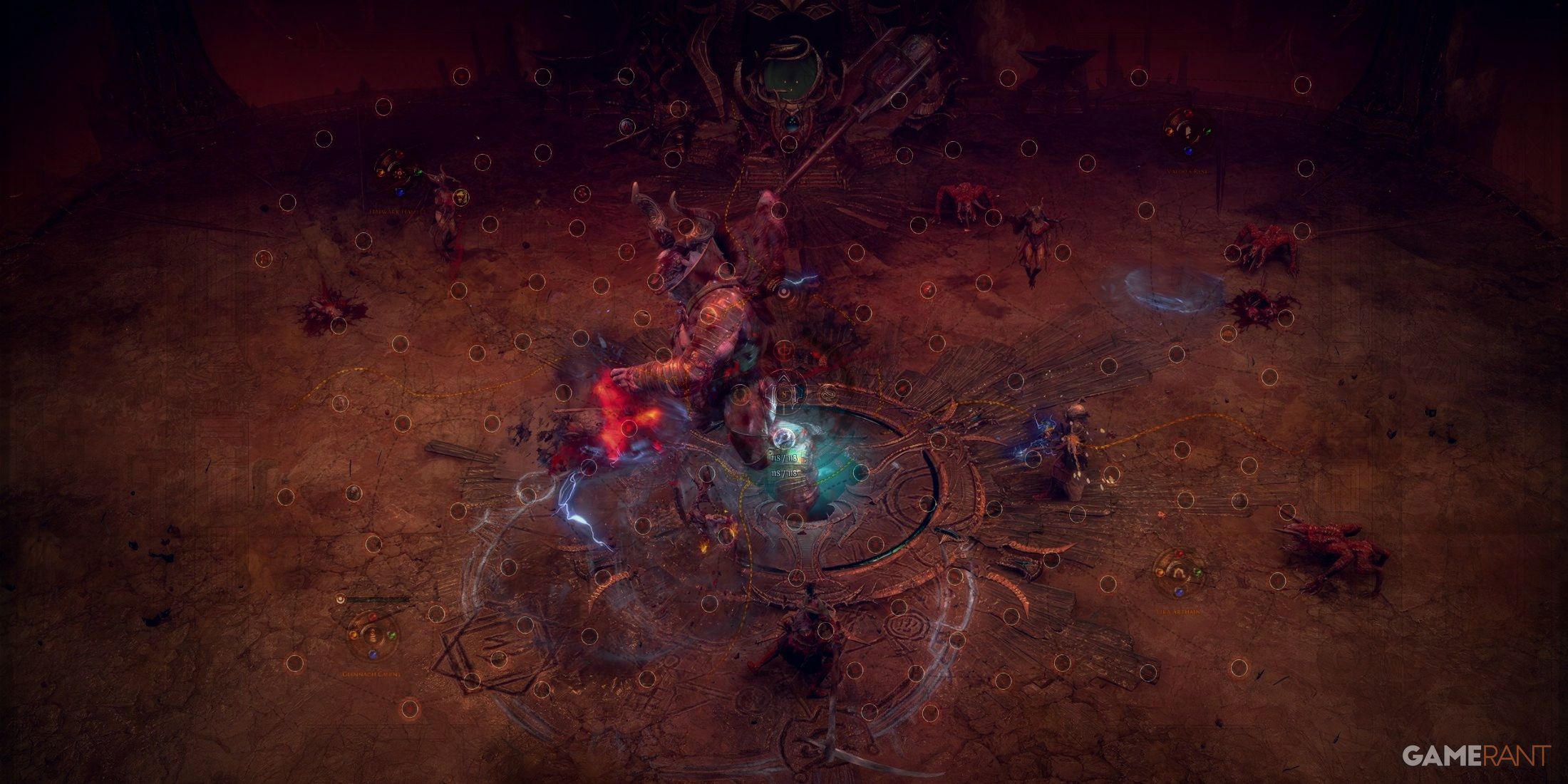
Task: Choose the Glennach Cairns region socket
Action: coord(371,634)
